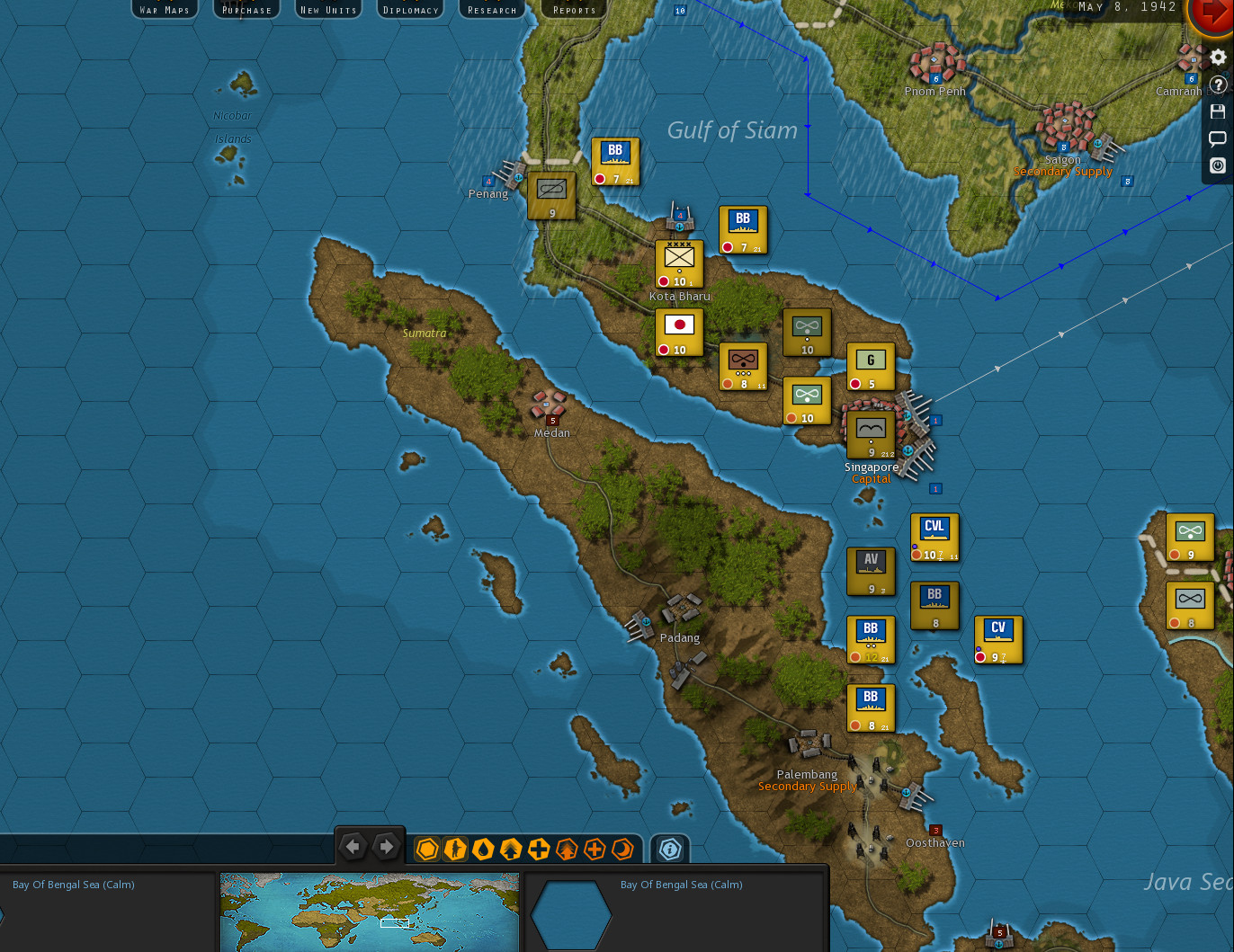This screenshot has height=952, width=1234.
Task: Open the Reports screen
Action: click(x=573, y=9)
